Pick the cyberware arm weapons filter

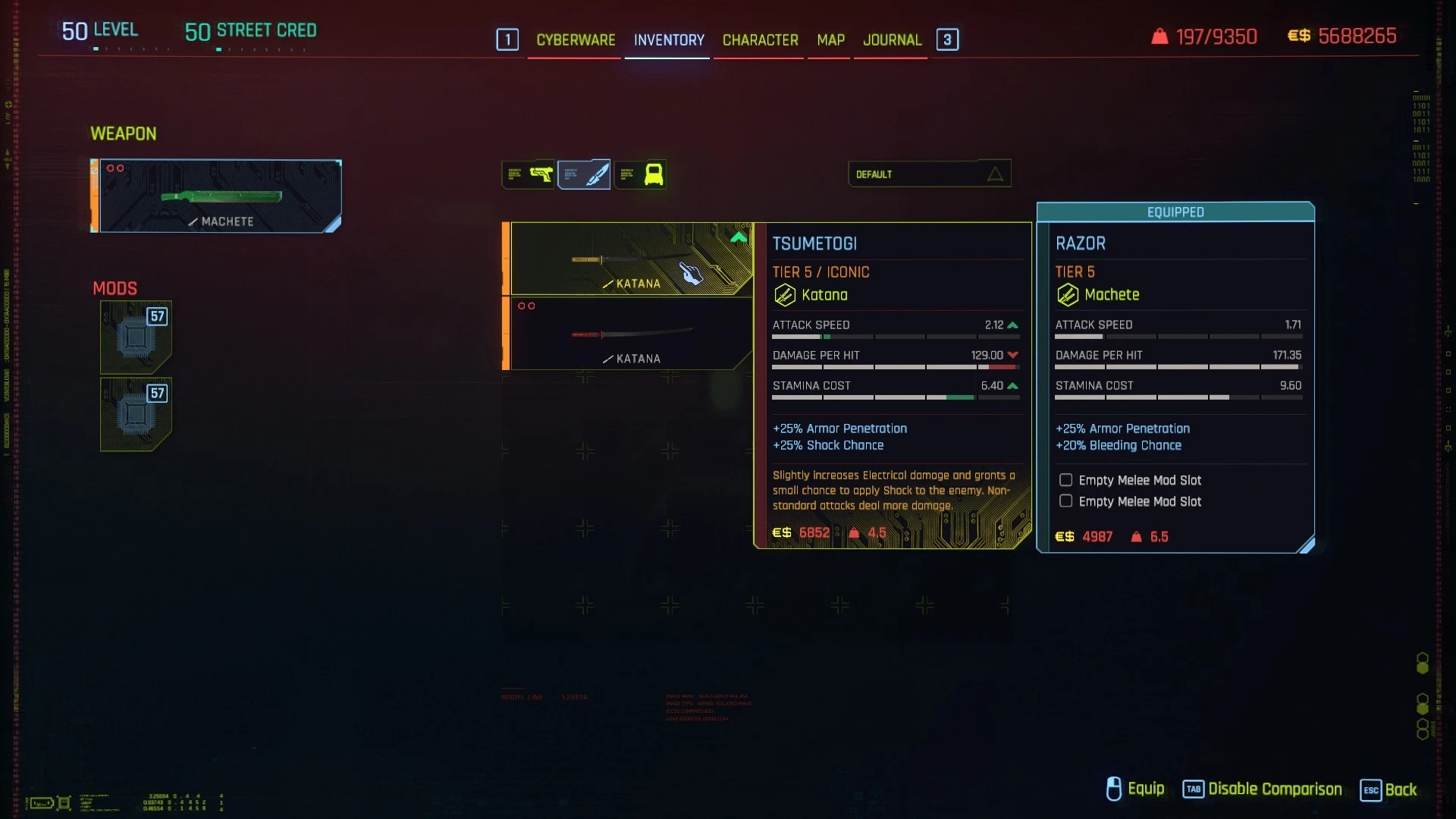click(x=641, y=174)
